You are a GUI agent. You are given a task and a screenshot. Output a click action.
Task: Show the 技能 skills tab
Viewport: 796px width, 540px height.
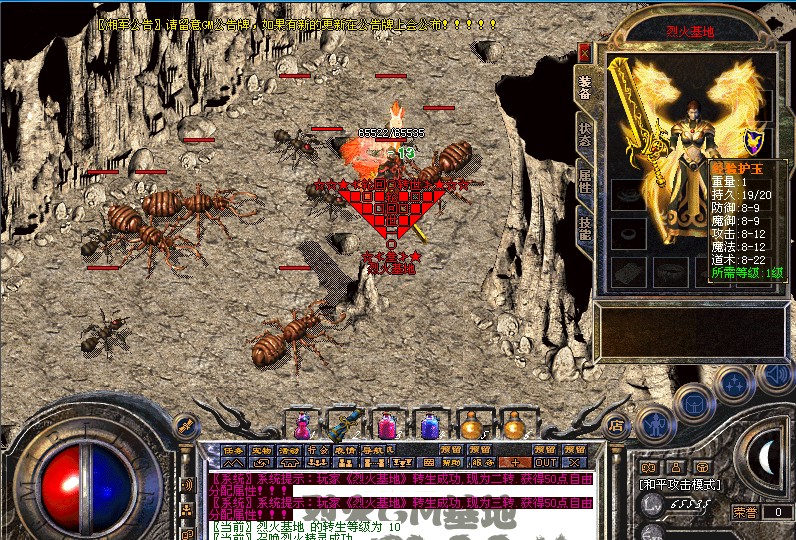click(585, 228)
